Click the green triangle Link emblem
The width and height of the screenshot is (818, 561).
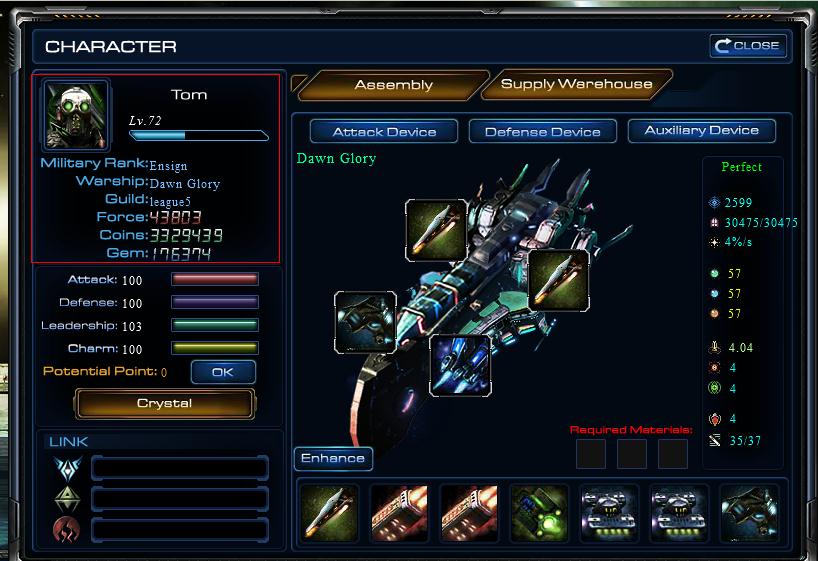click(x=67, y=498)
